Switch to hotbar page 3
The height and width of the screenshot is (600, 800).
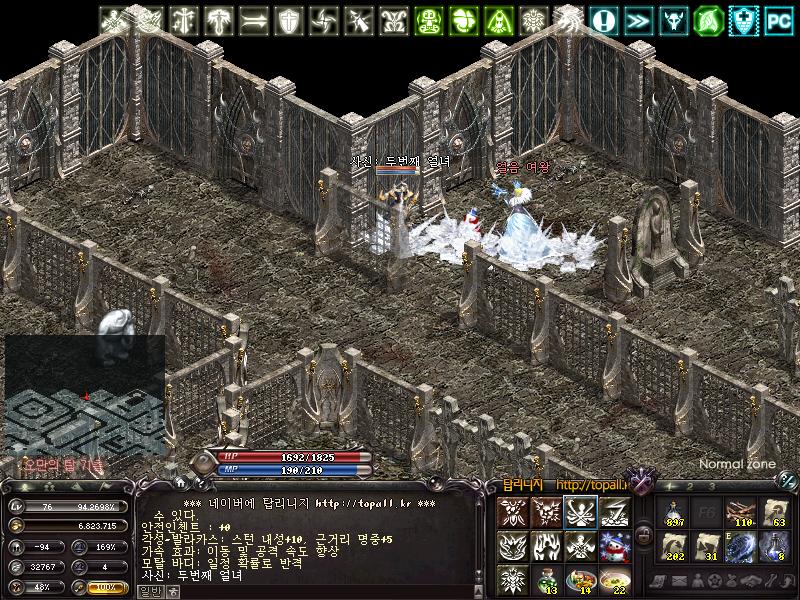712,486
